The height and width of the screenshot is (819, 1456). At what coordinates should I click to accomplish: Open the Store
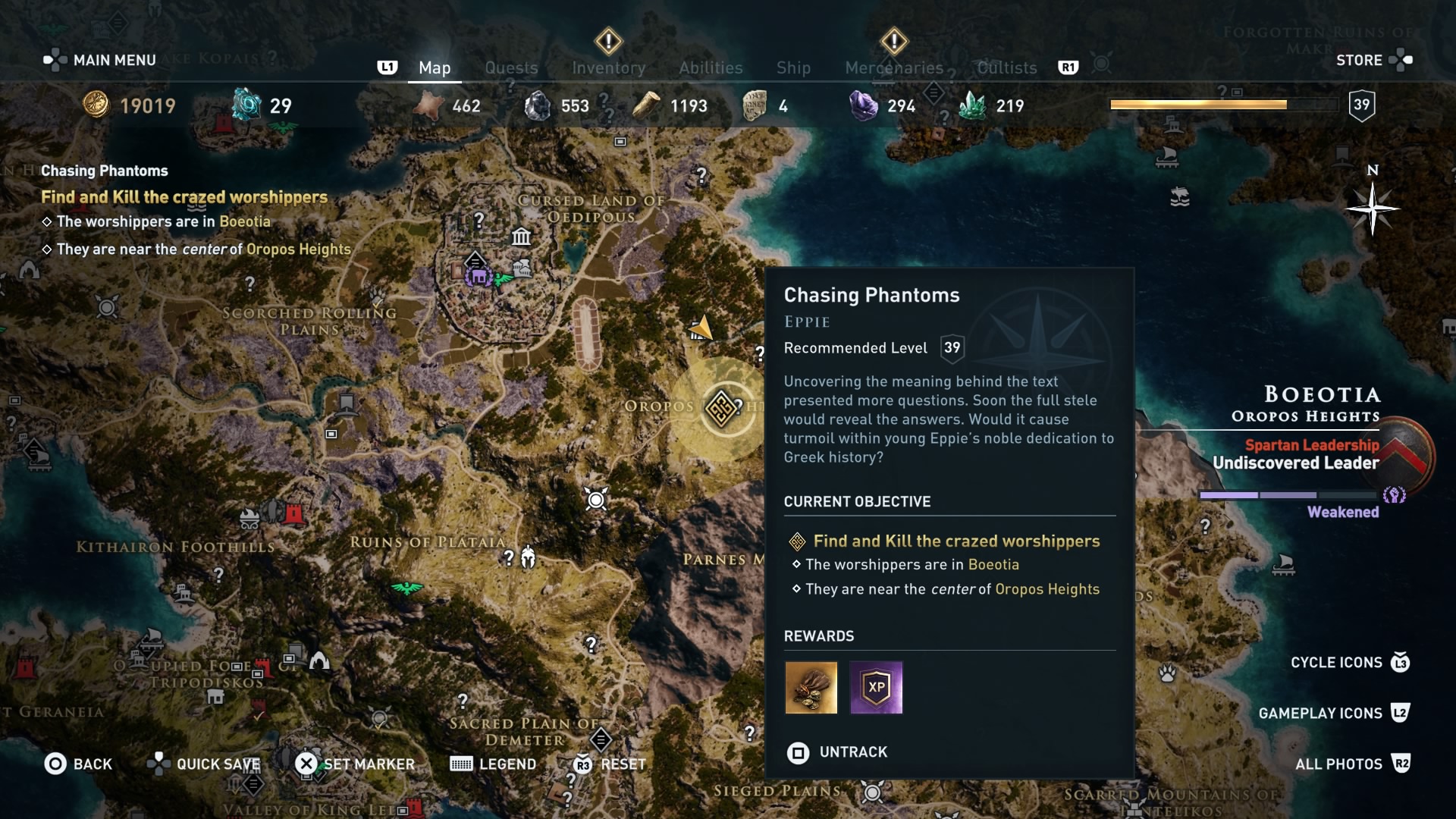tap(1373, 60)
